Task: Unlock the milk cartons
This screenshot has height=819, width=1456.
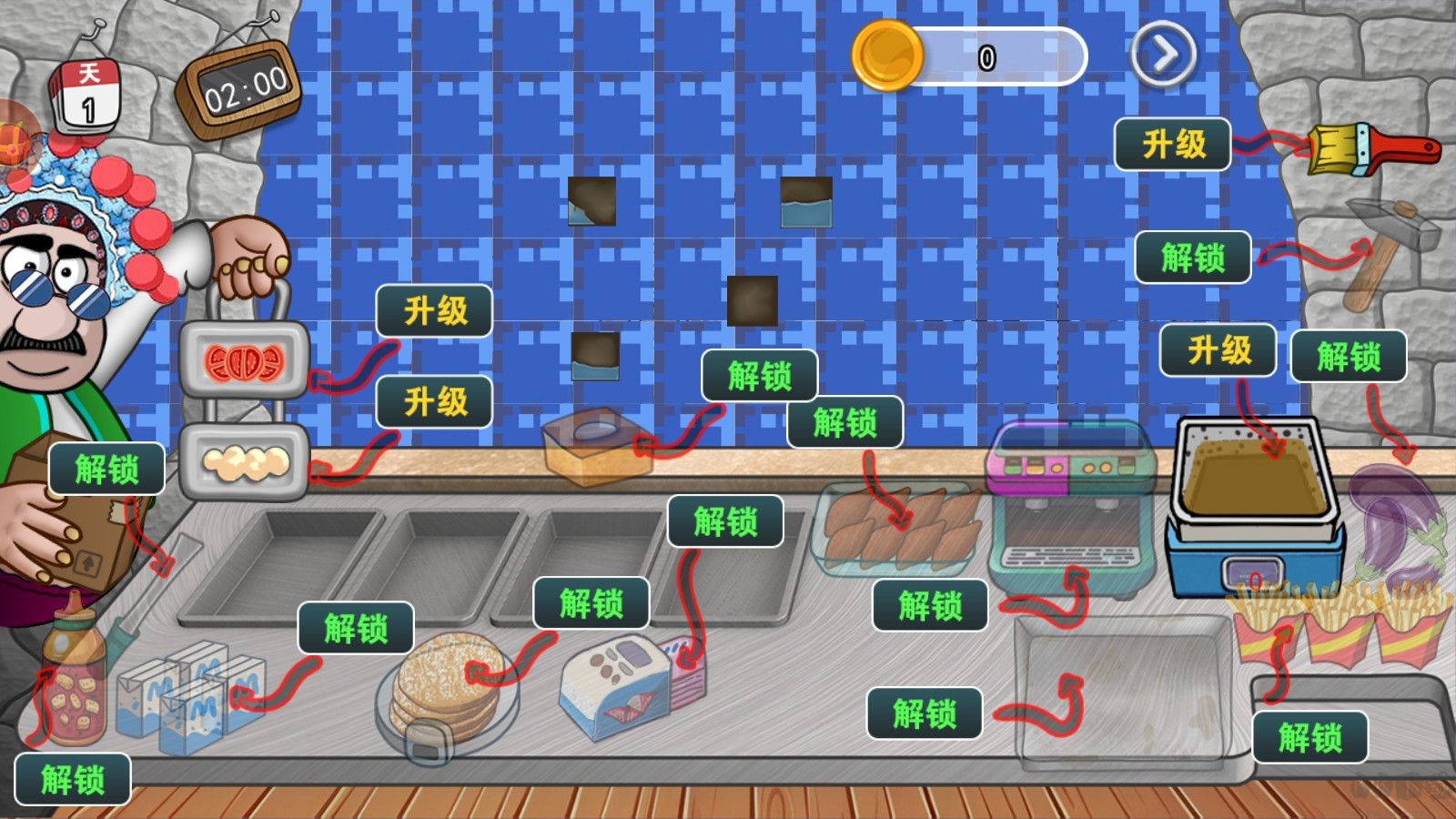Action: point(356,628)
